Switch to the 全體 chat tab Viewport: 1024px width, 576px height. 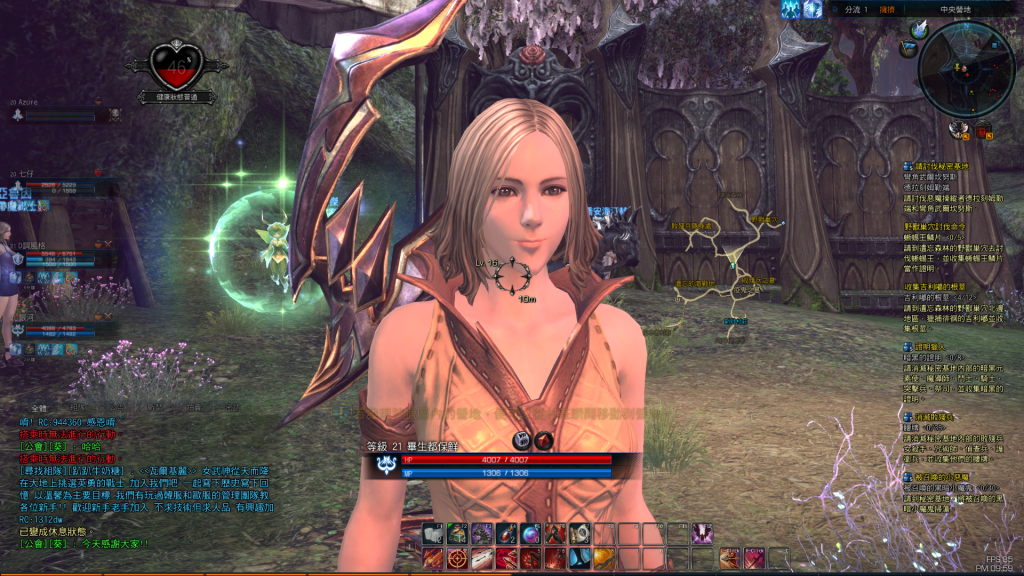(39, 409)
